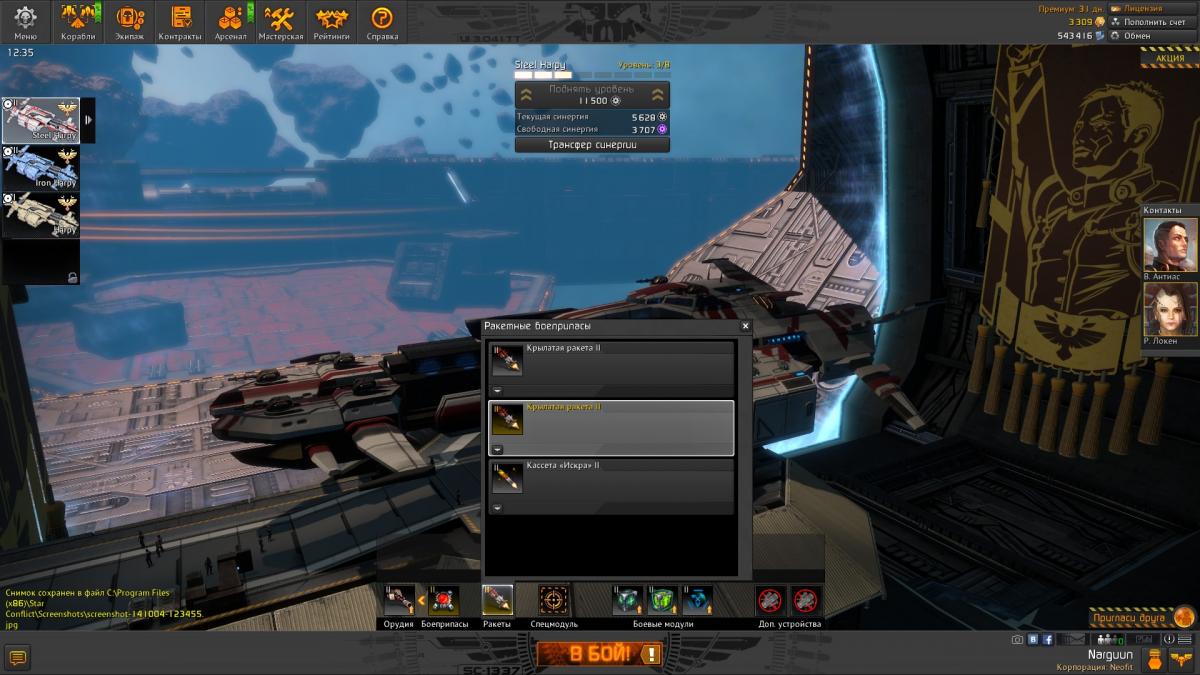This screenshot has width=1200, height=675.
Task: Open the Справка help page
Action: pyautogui.click(x=382, y=22)
